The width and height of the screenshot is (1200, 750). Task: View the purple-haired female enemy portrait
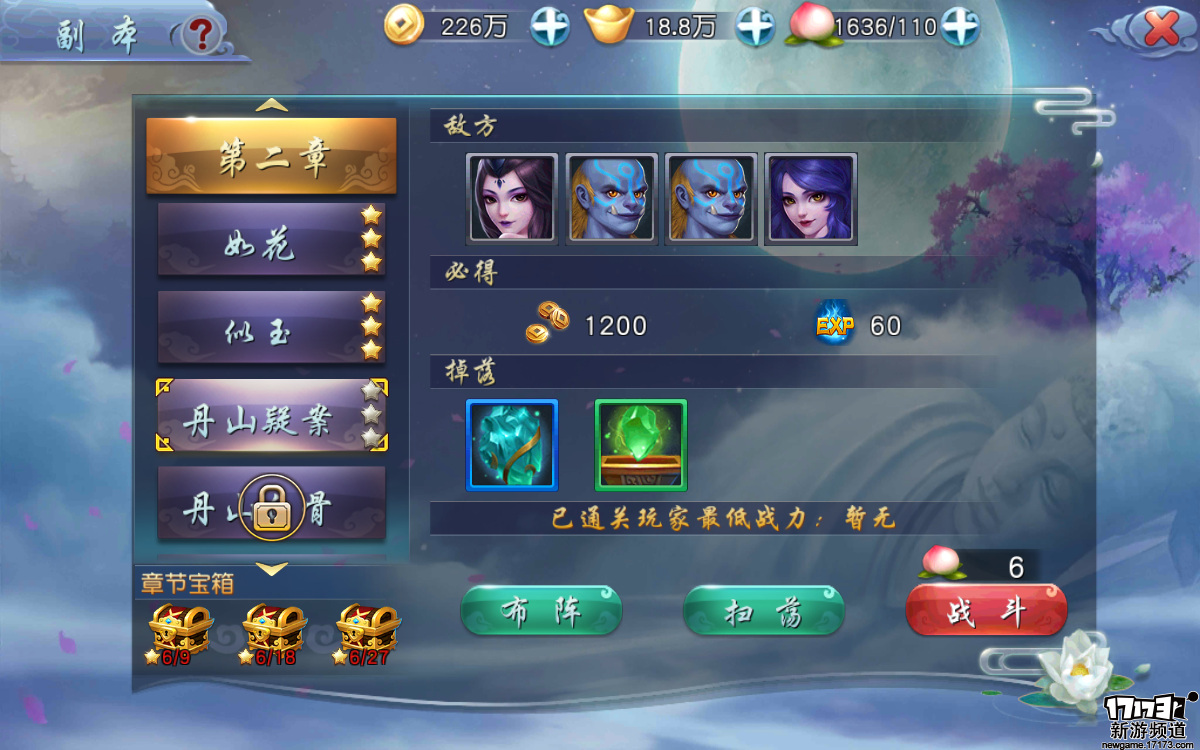[x=811, y=199]
